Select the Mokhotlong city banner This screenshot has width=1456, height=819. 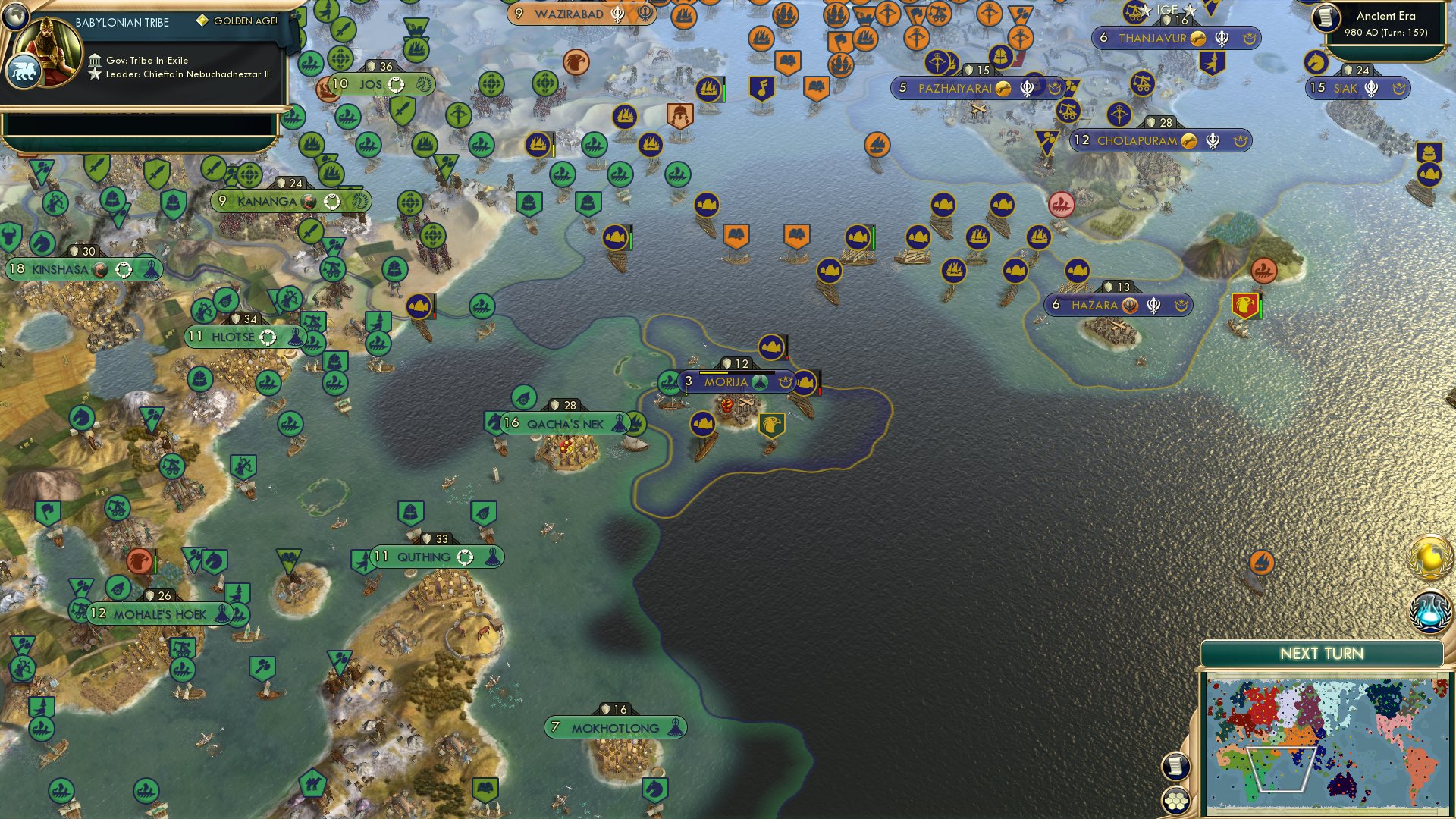pos(616,726)
